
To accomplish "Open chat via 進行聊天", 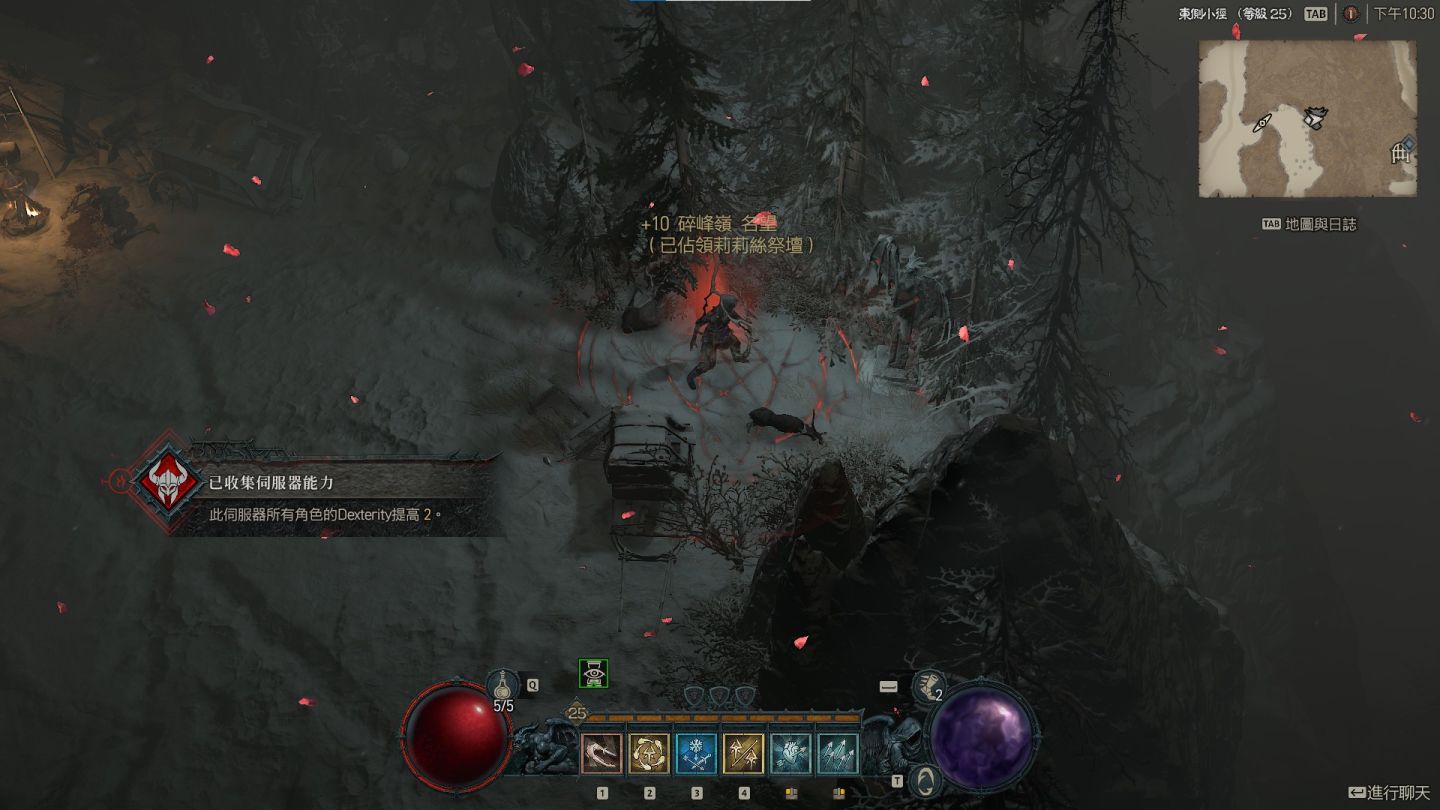I will click(1390, 793).
